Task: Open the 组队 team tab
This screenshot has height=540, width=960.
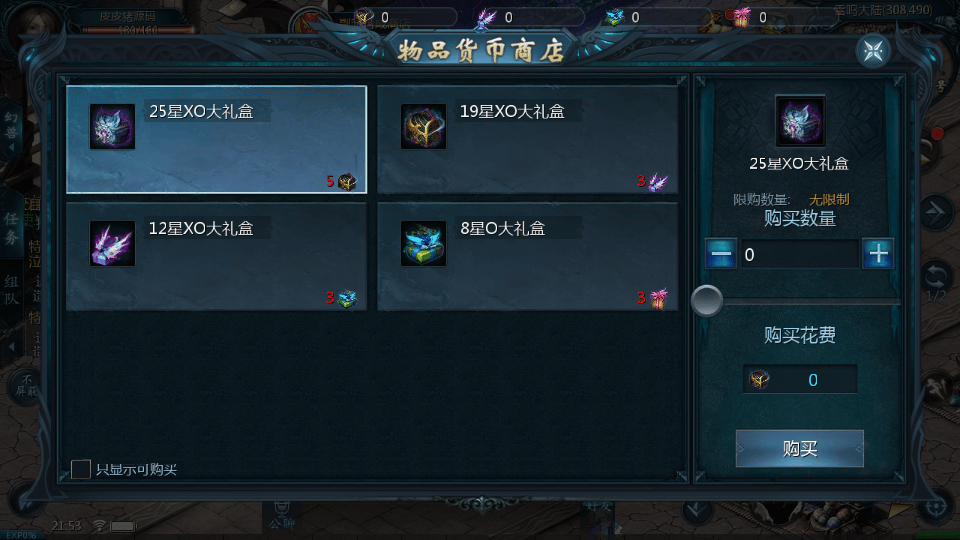Action: pos(12,291)
